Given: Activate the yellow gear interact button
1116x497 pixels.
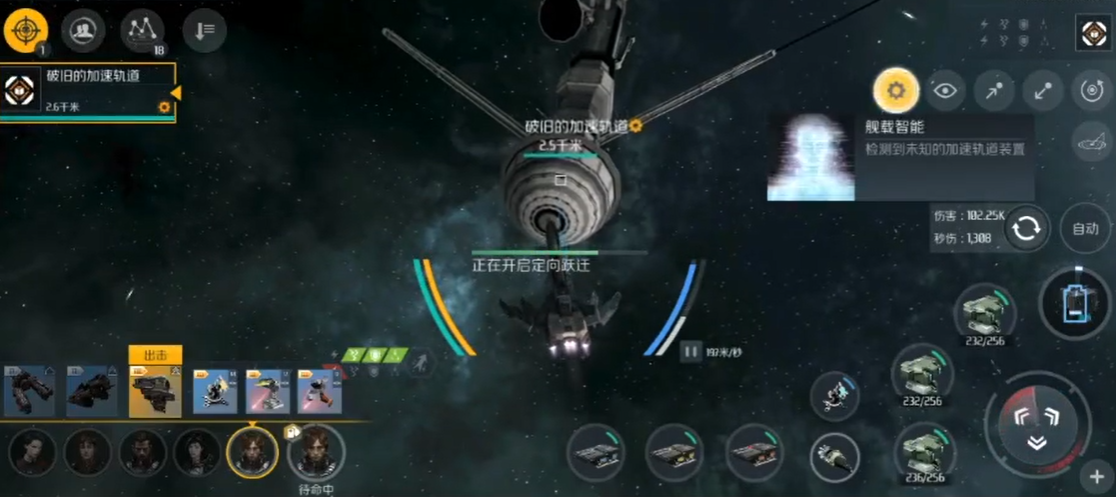Looking at the screenshot, I should [895, 91].
